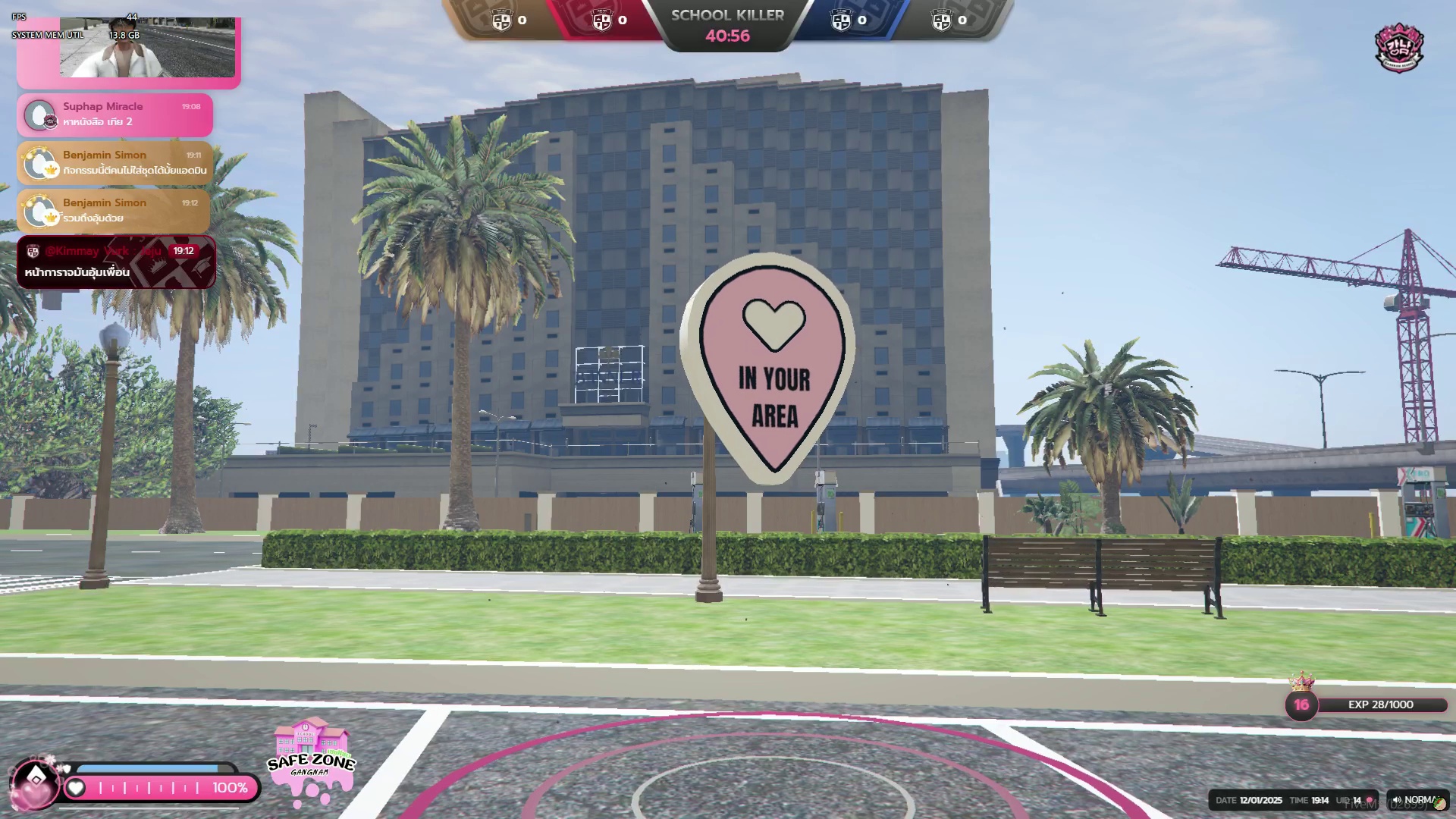Open Suphap Miracle's chat message
The width and height of the screenshot is (1456, 819).
pyautogui.click(x=115, y=115)
